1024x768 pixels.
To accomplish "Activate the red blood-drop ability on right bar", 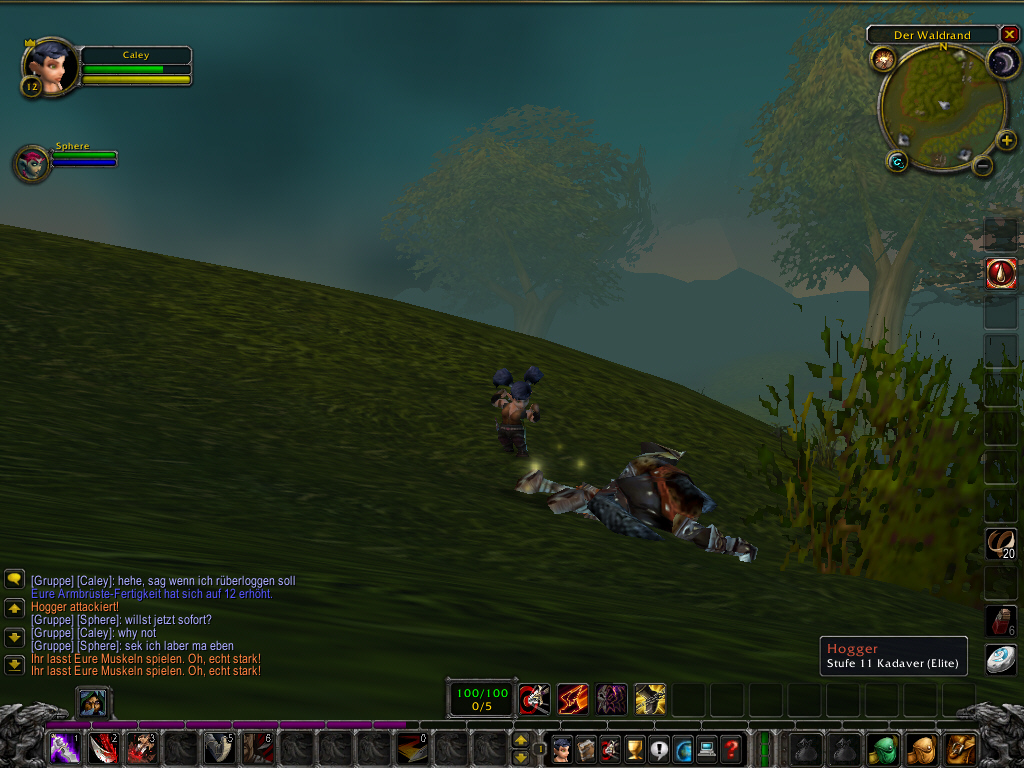I will 1001,273.
